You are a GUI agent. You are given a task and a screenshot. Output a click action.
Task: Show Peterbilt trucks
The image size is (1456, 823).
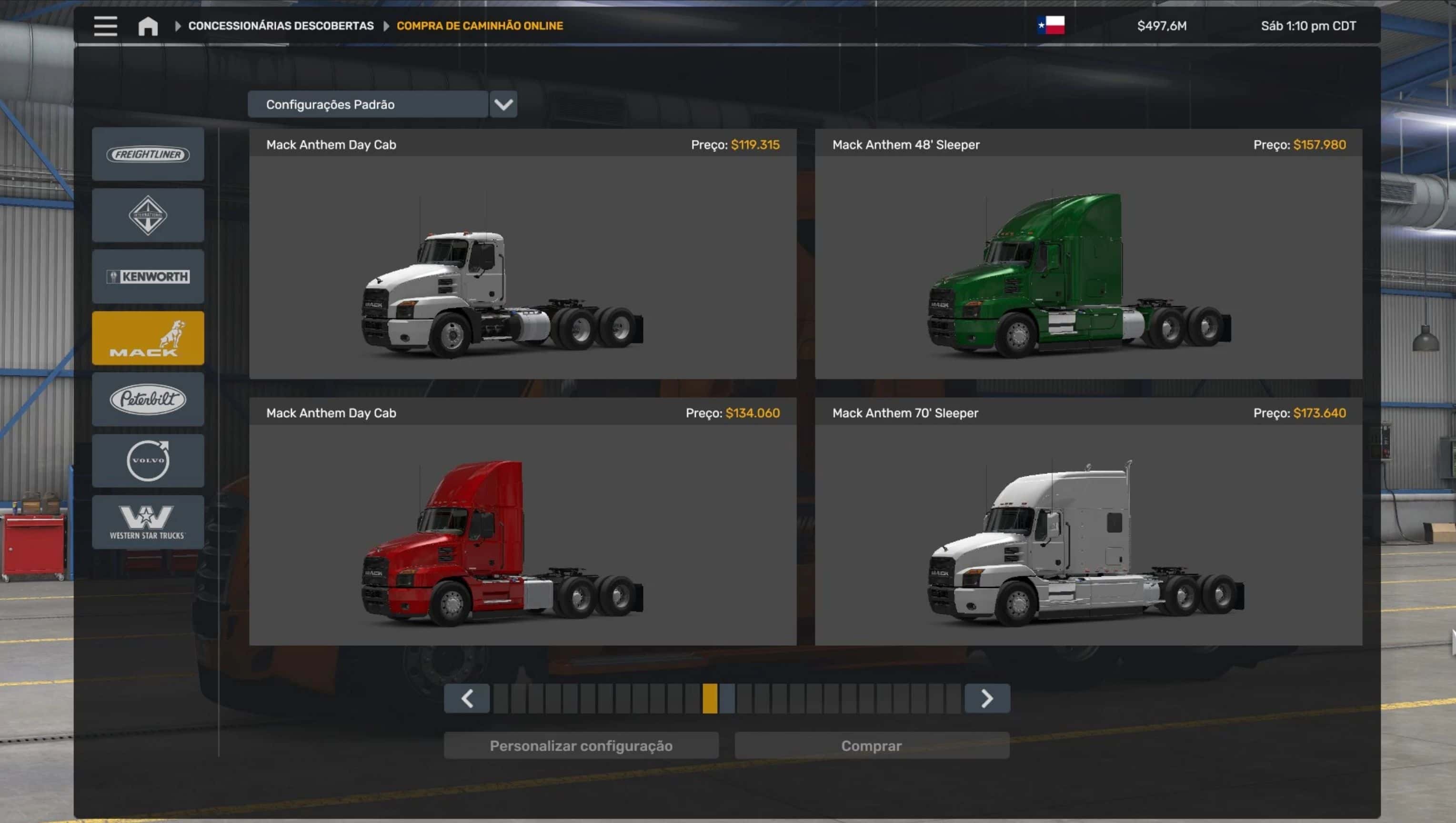coord(148,399)
